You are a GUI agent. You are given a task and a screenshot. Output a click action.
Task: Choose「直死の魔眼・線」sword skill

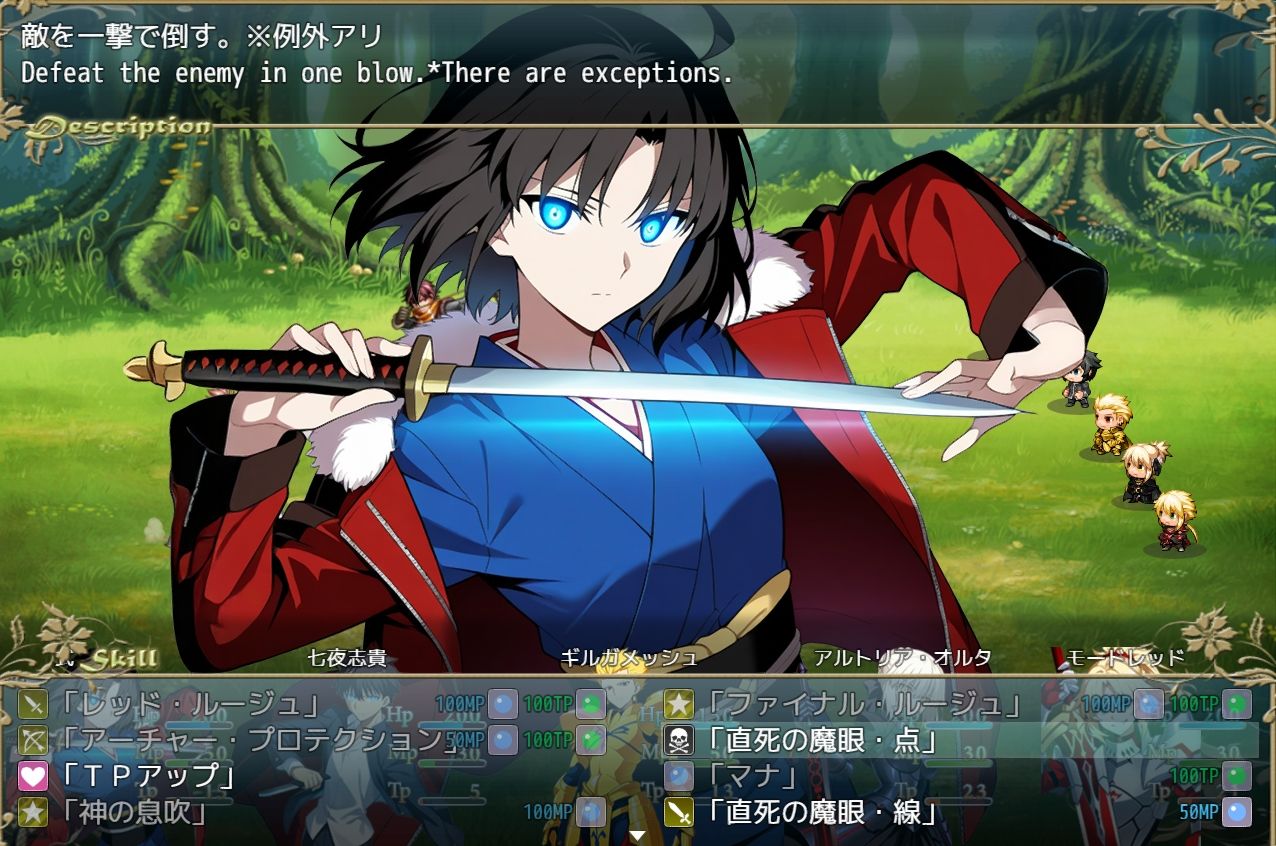tap(822, 812)
